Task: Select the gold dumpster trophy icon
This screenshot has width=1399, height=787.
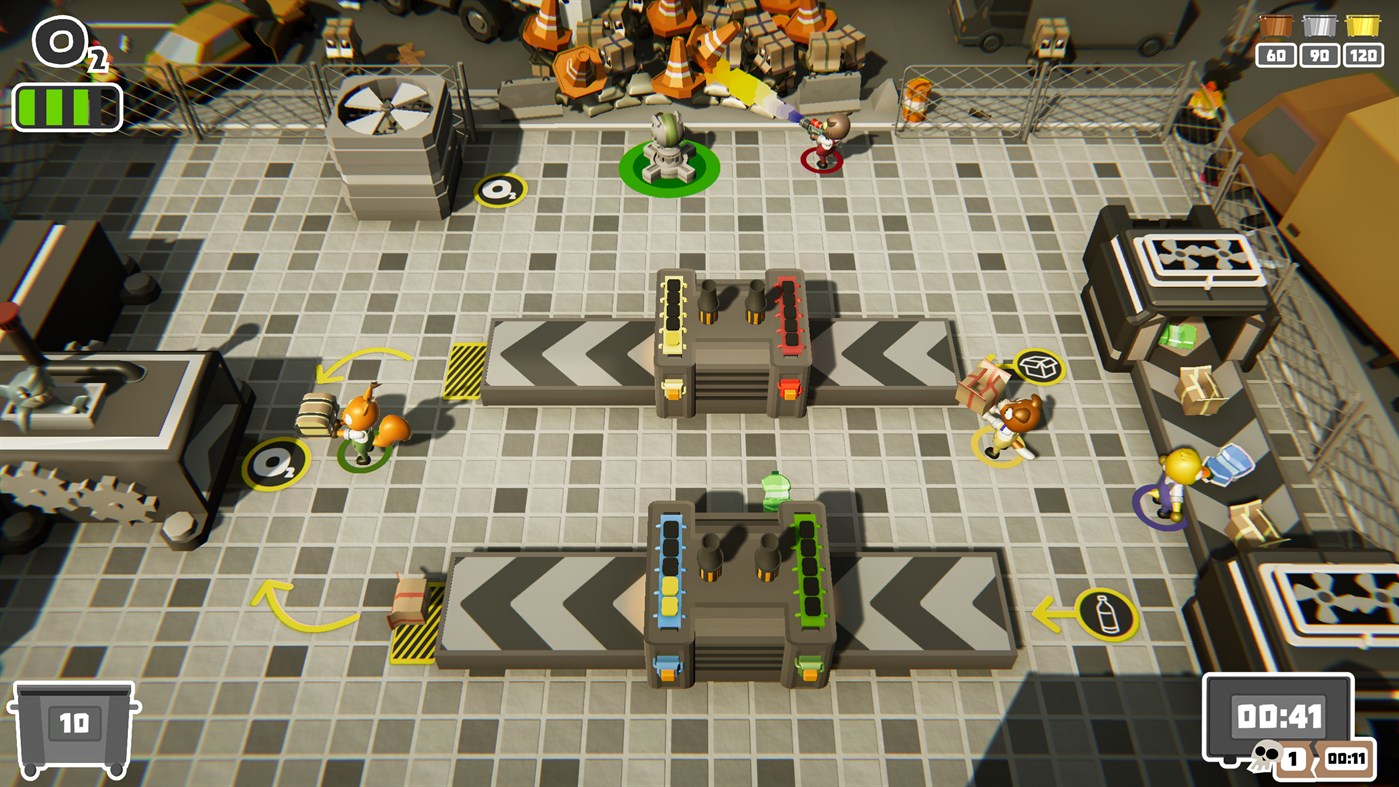Action: (x=1364, y=27)
